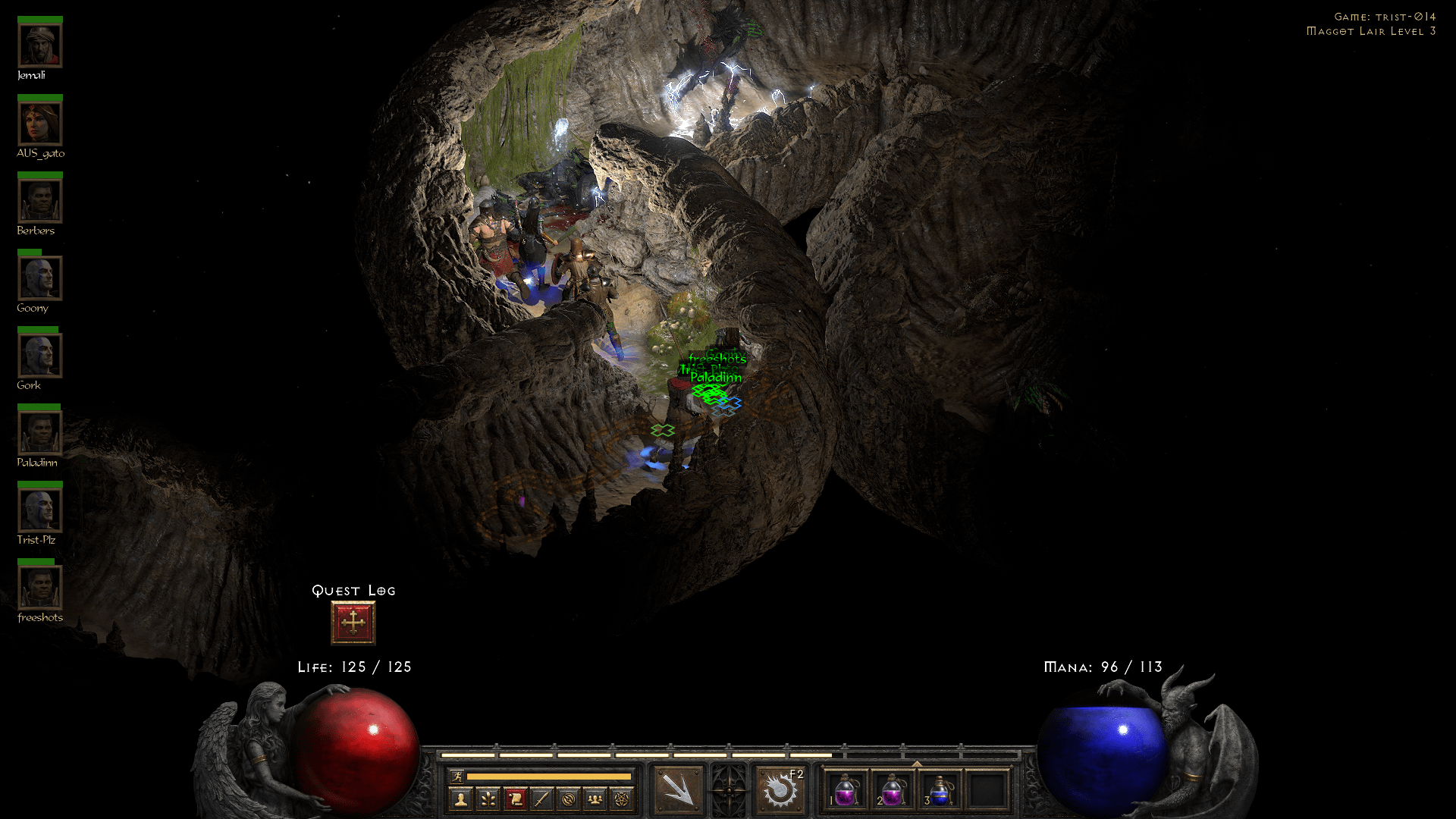Viewport: 1456px width, 819px height.
Task: Click Paladinn's party portrait
Action: point(39,432)
